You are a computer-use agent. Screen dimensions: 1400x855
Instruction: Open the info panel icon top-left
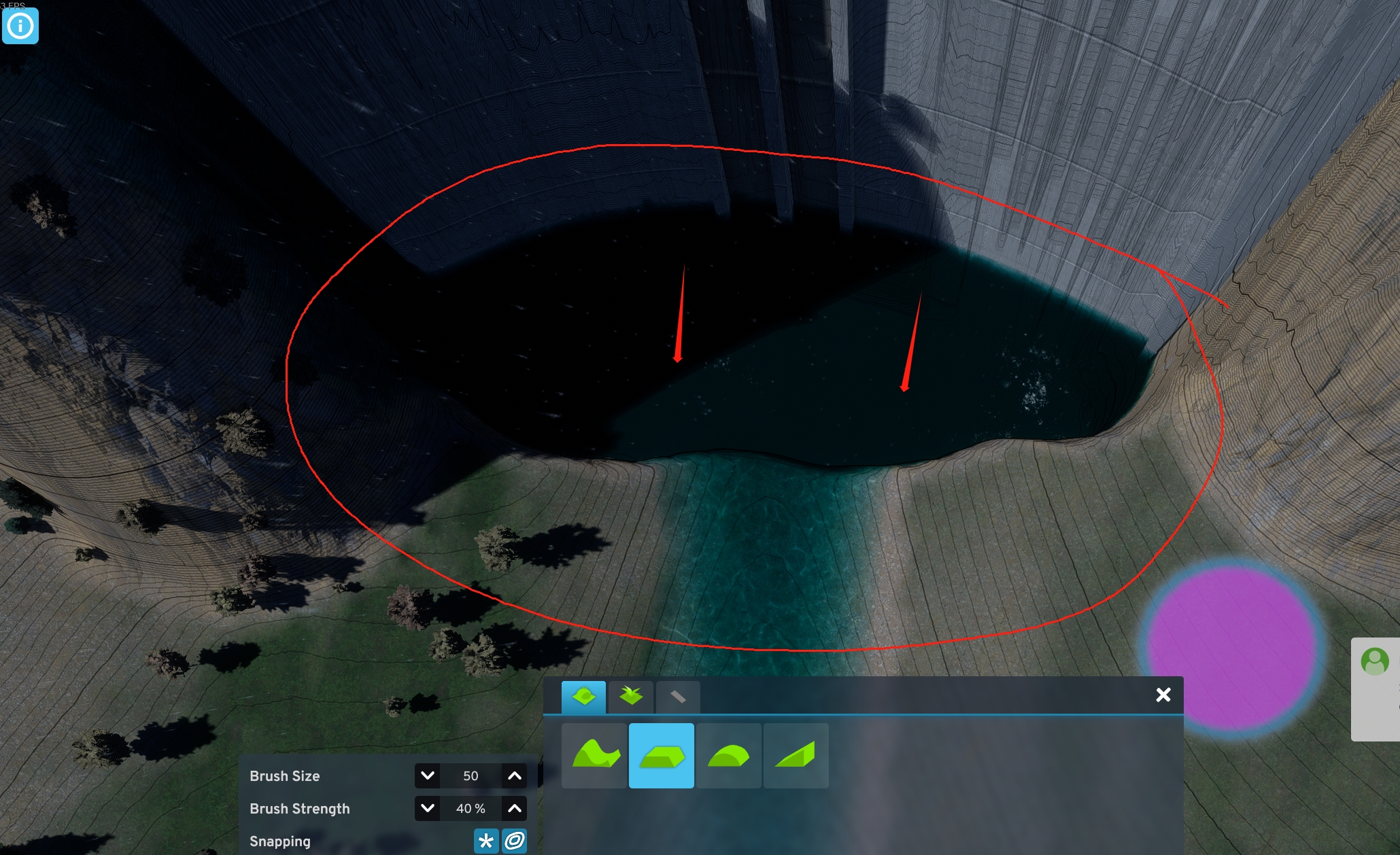(x=20, y=25)
